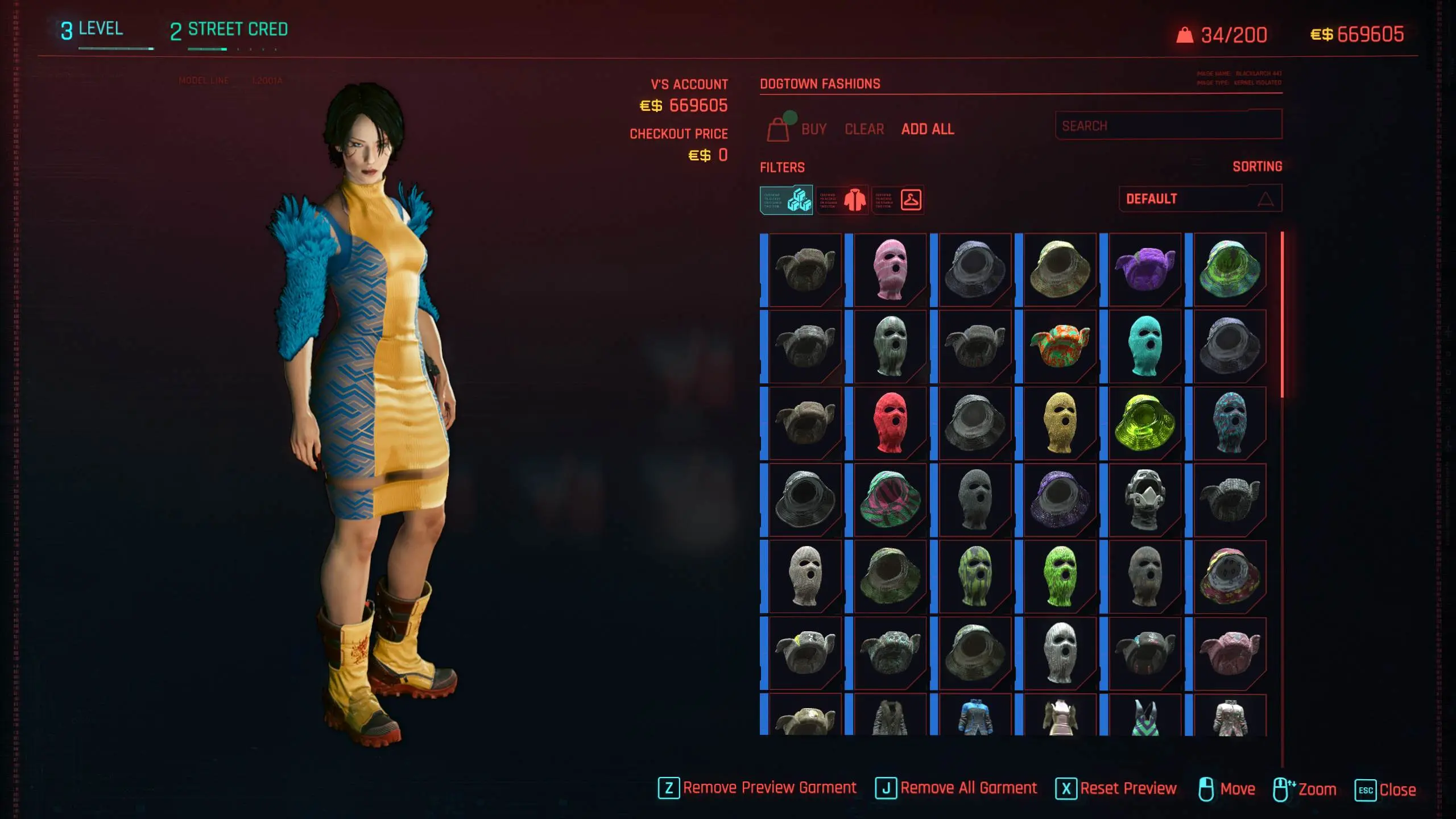Viewport: 1456px width, 819px height.
Task: Pick the purple eared hat
Action: point(1144,270)
